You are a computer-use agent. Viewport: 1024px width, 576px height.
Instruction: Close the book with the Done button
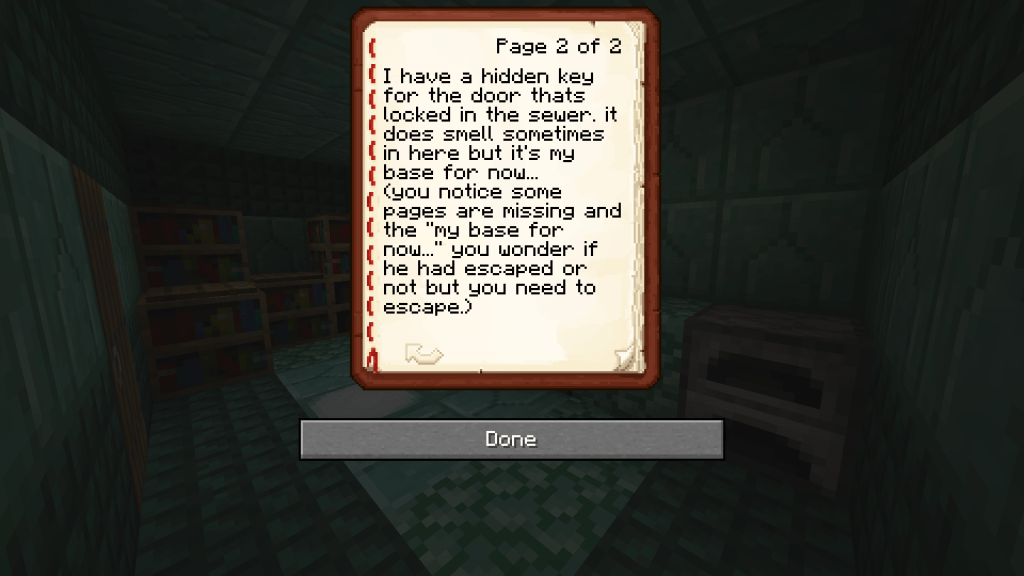point(511,439)
